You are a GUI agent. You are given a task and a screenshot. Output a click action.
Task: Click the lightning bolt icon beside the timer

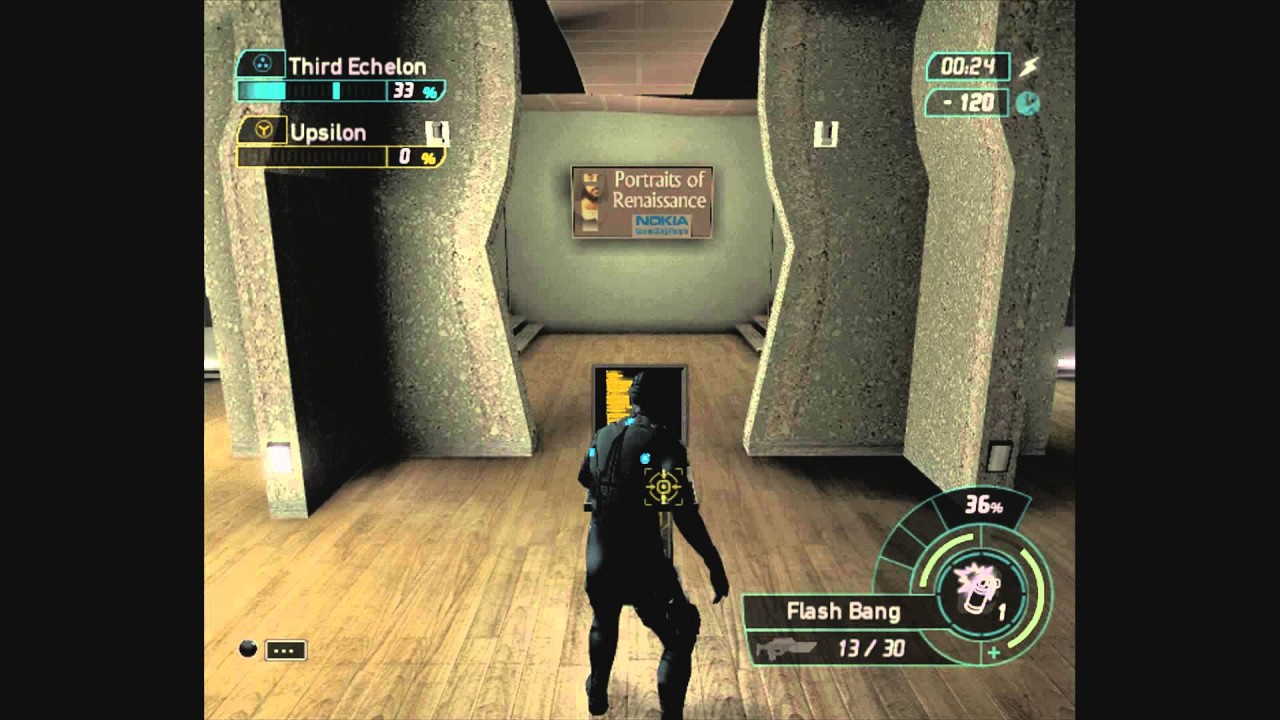point(1029,67)
